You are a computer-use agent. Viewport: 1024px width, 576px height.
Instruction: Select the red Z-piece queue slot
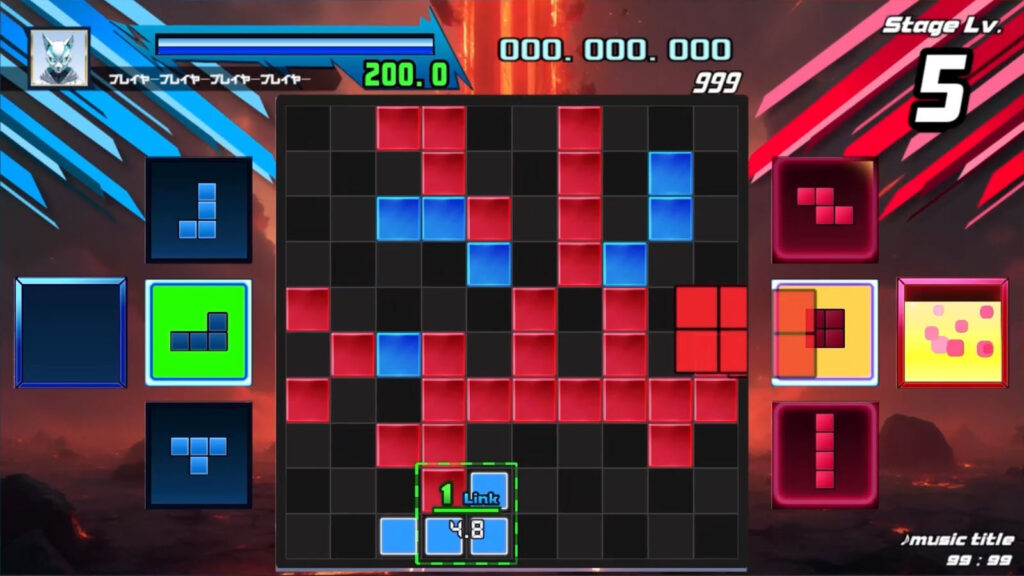click(x=825, y=209)
